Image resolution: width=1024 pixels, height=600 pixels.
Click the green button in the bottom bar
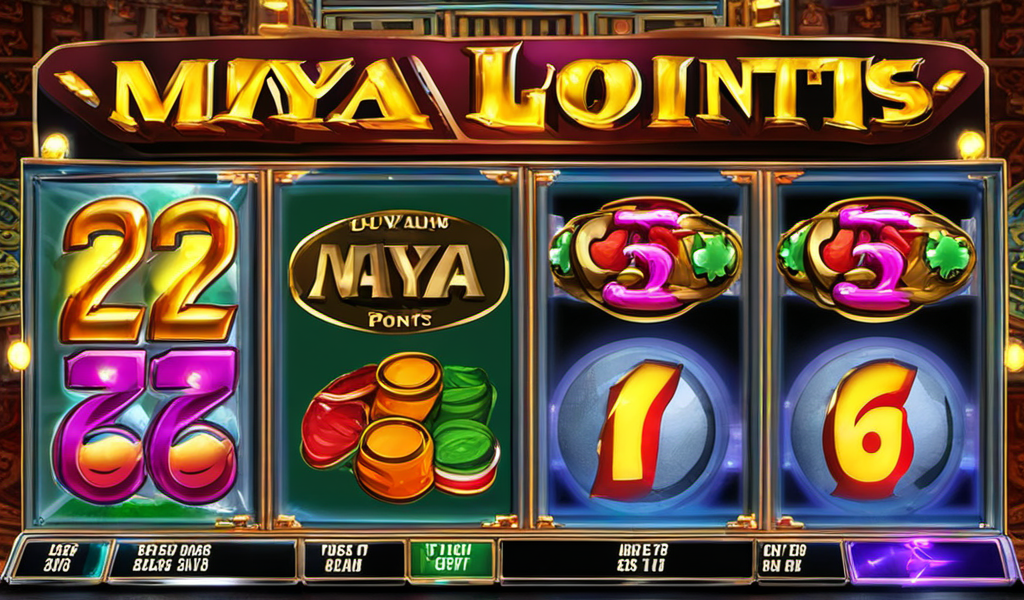(452, 560)
